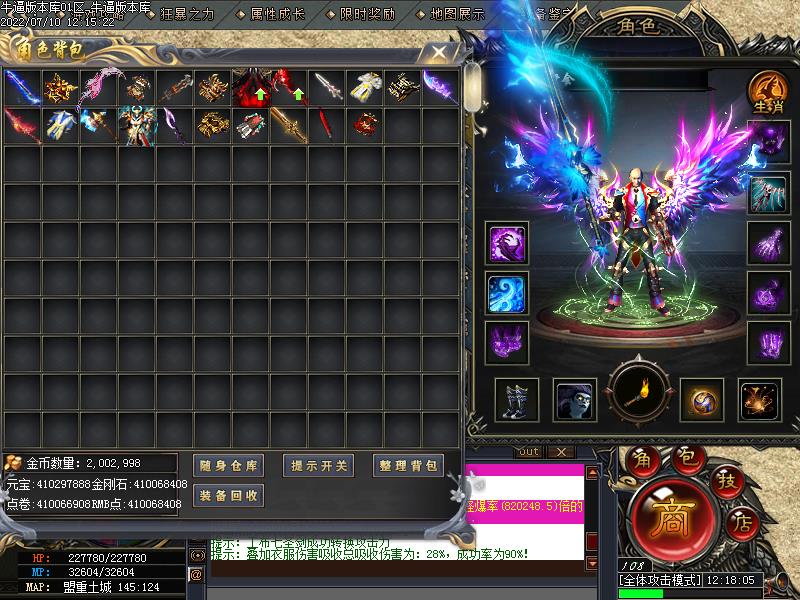
Task: Open the 技 skills orb button
Action: pyautogui.click(x=724, y=481)
